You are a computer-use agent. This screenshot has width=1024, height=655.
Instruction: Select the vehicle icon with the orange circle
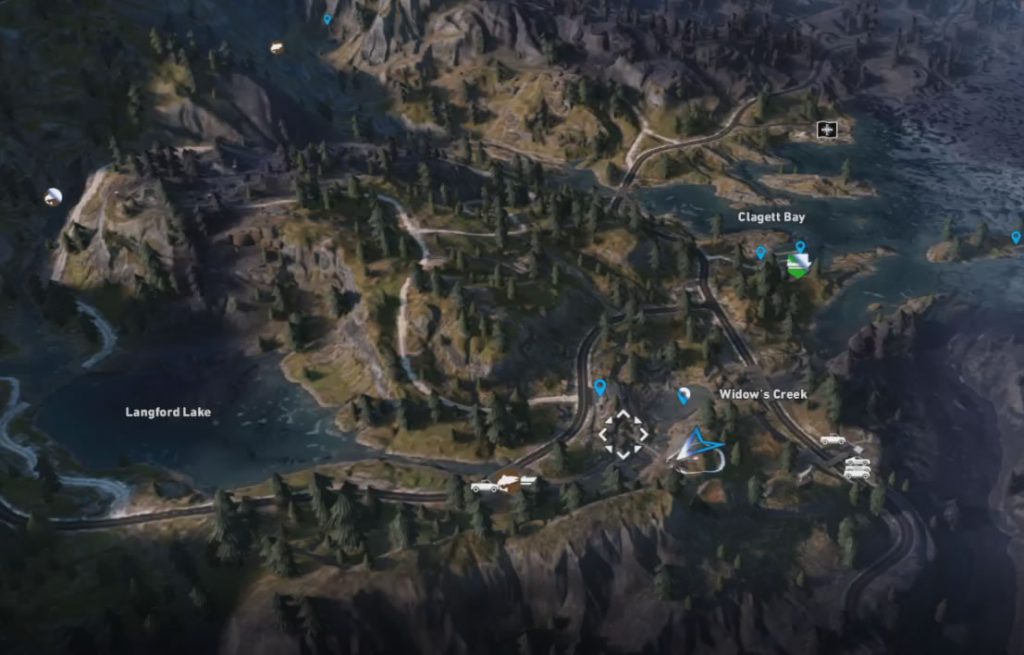pyautogui.click(x=509, y=483)
